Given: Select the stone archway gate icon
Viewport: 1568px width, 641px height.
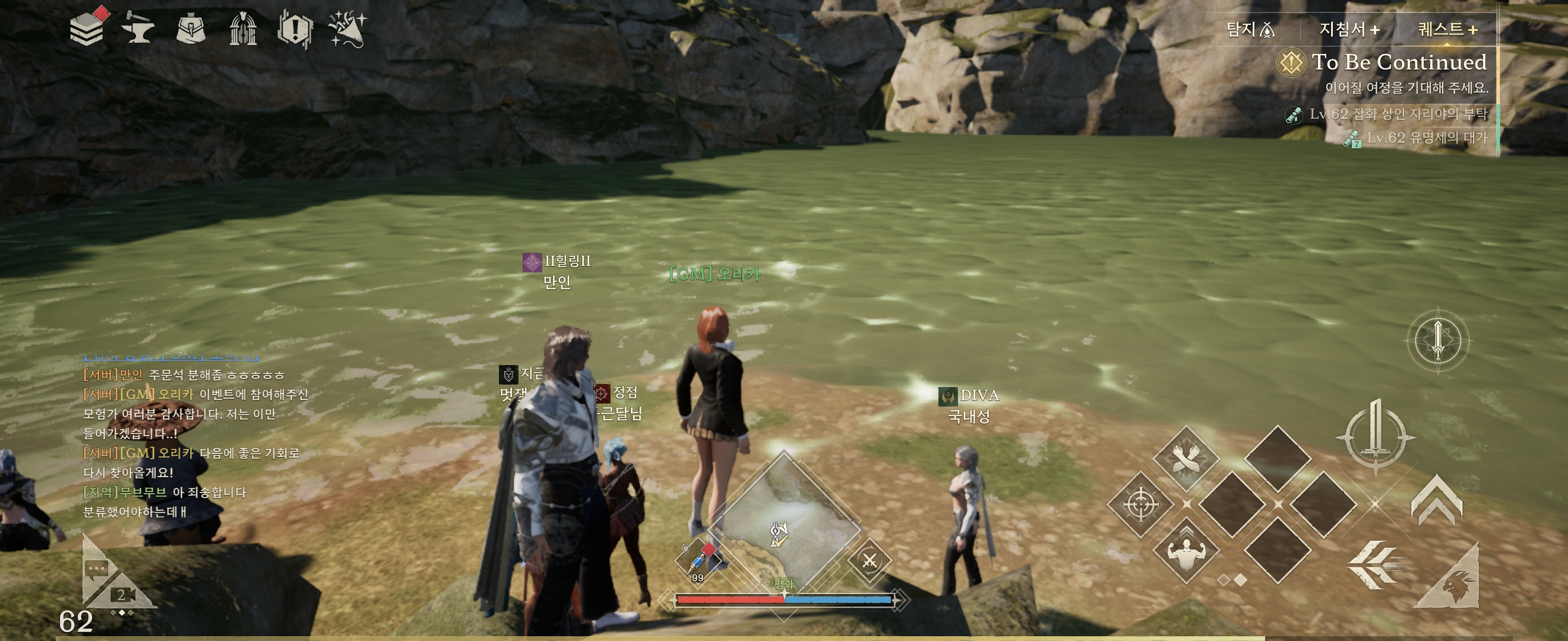Looking at the screenshot, I should (x=243, y=28).
